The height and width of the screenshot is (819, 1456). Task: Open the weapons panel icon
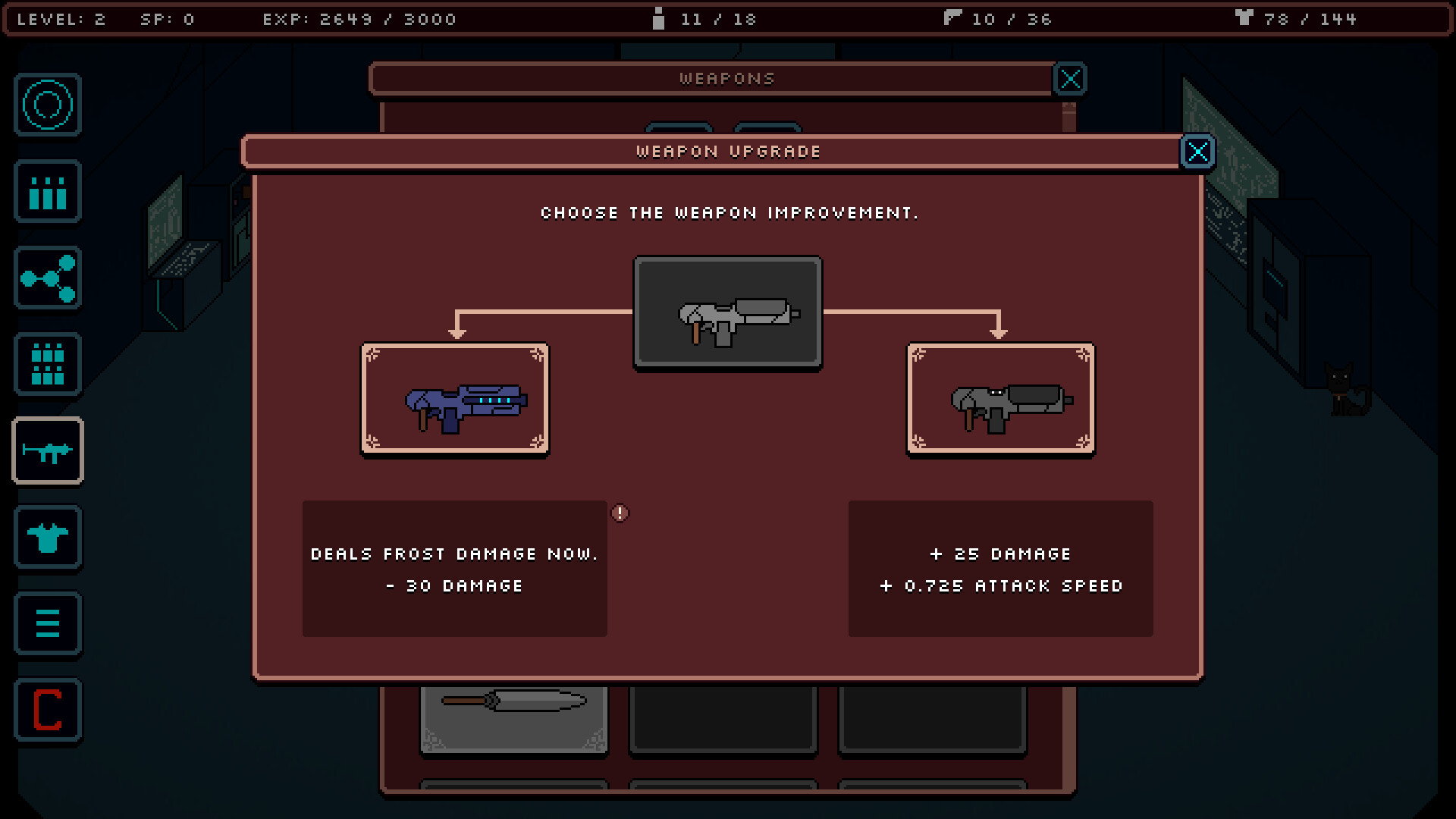pos(47,451)
